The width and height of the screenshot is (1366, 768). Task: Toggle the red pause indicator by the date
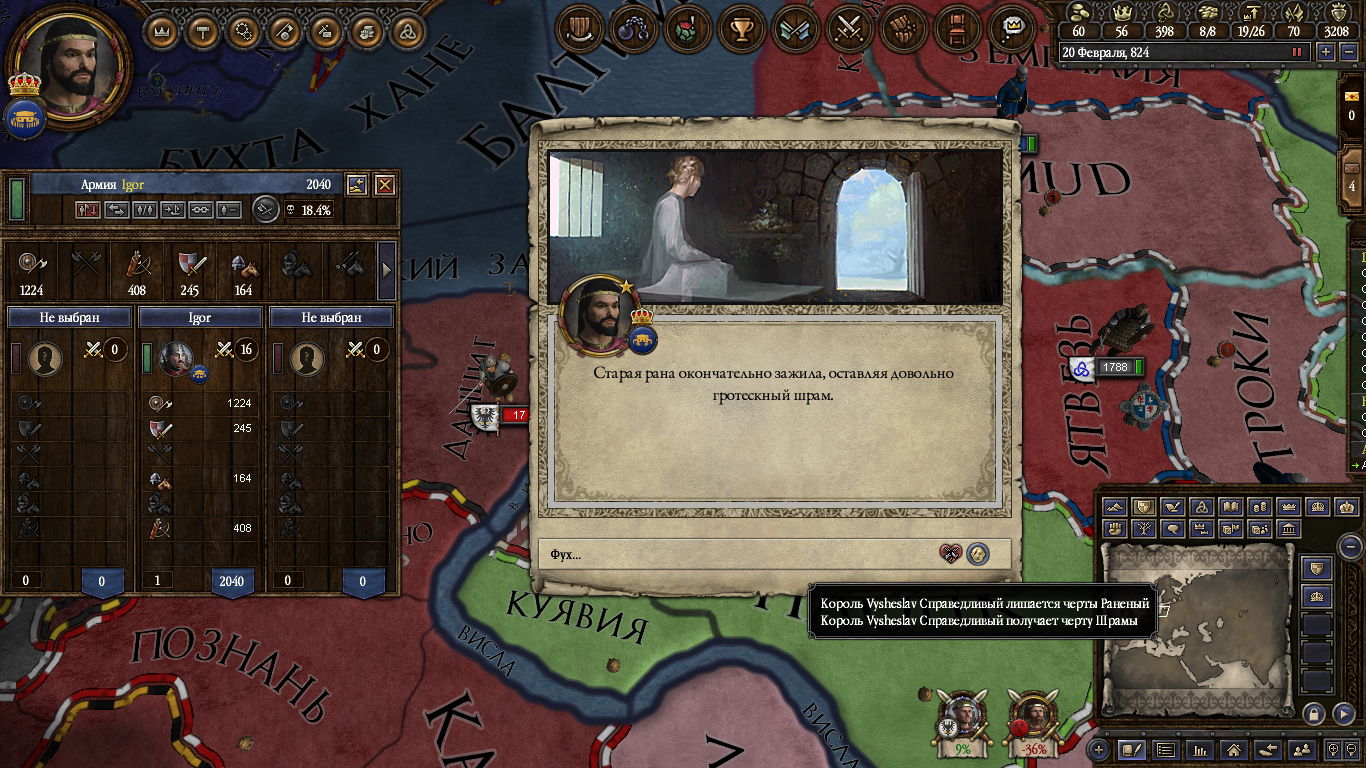[x=1297, y=52]
